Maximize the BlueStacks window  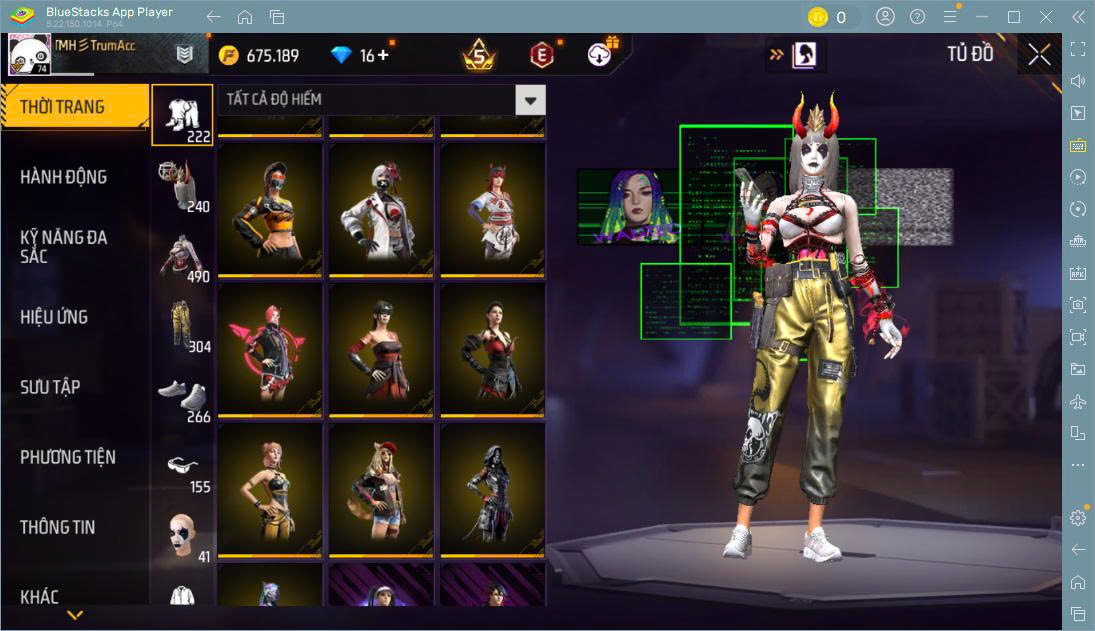1014,17
